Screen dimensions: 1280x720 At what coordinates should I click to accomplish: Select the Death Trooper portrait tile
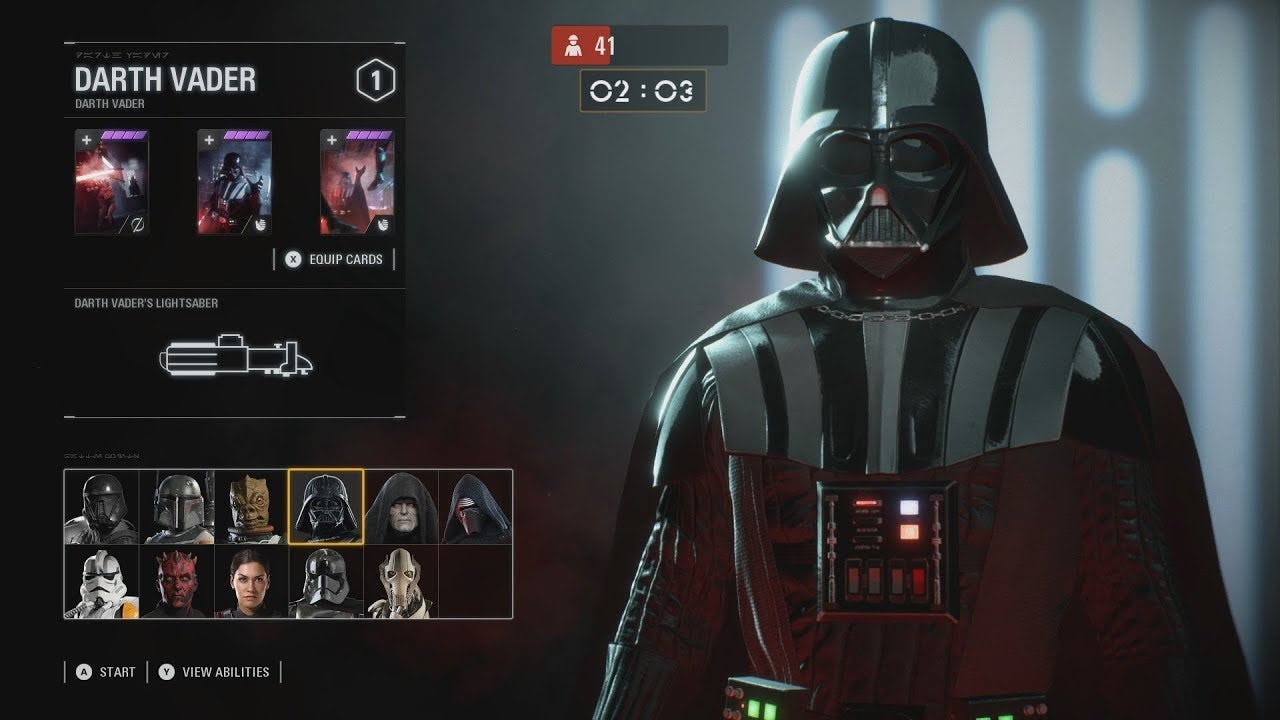tap(102, 507)
